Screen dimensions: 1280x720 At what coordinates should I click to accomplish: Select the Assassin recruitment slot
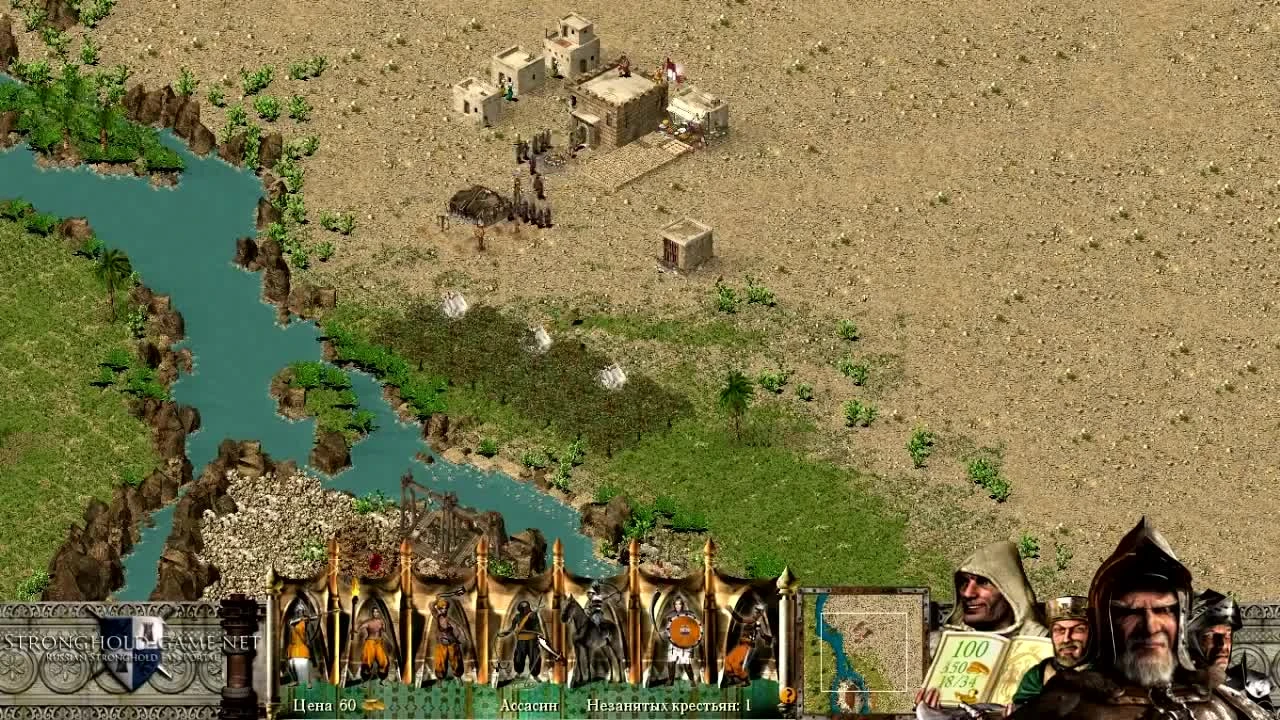[x=525, y=636]
